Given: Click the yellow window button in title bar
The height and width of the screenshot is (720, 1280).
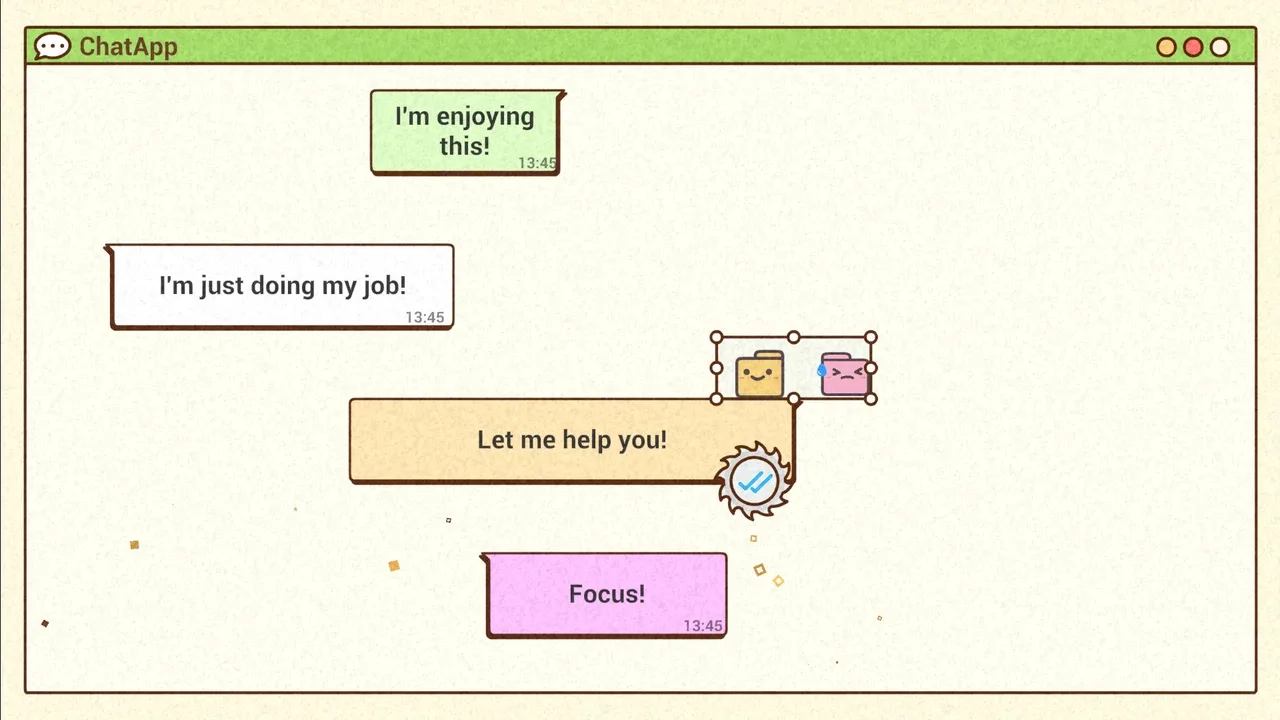Looking at the screenshot, I should click(1166, 47).
